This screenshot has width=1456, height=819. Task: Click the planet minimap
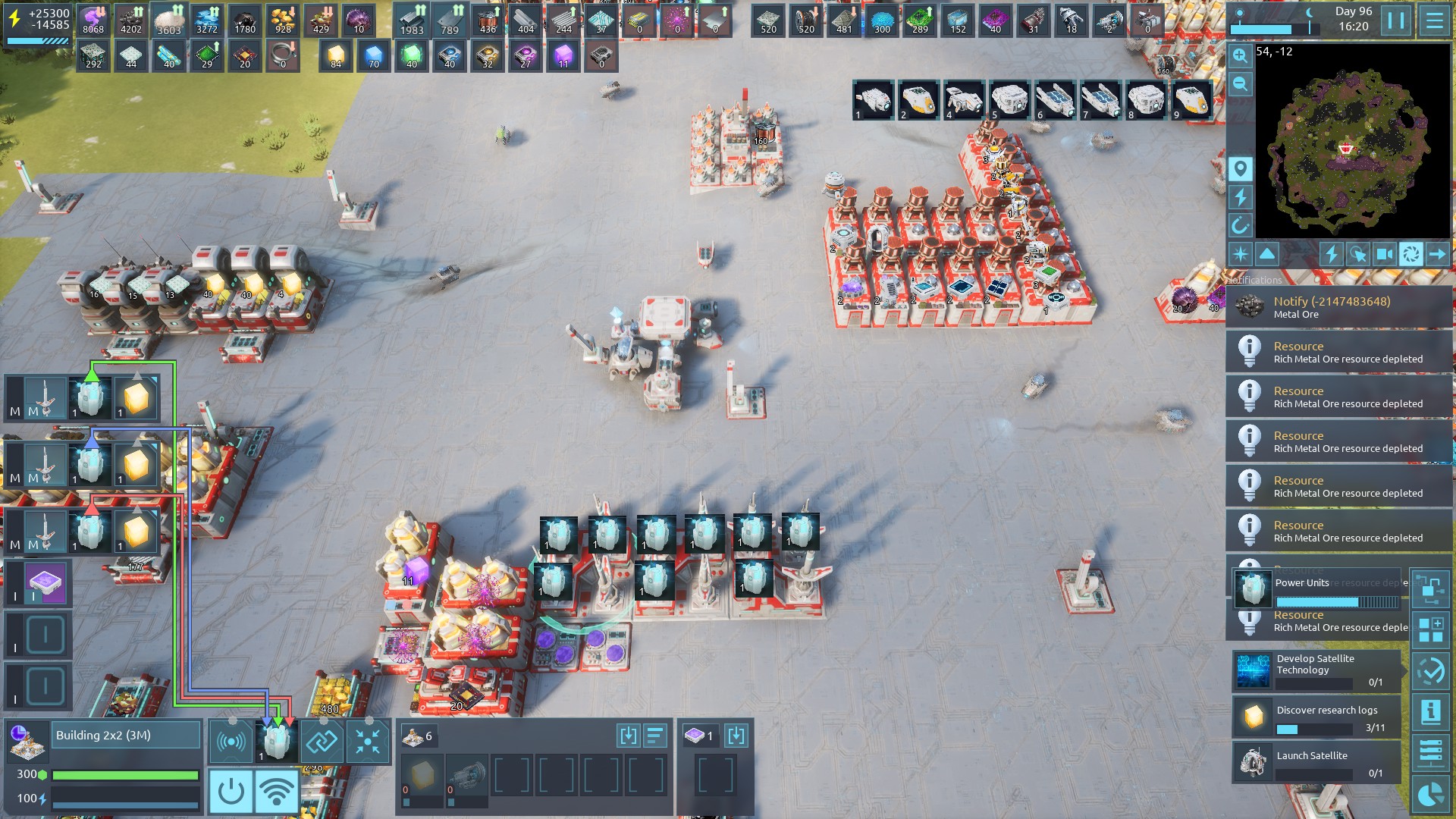[x=1352, y=142]
